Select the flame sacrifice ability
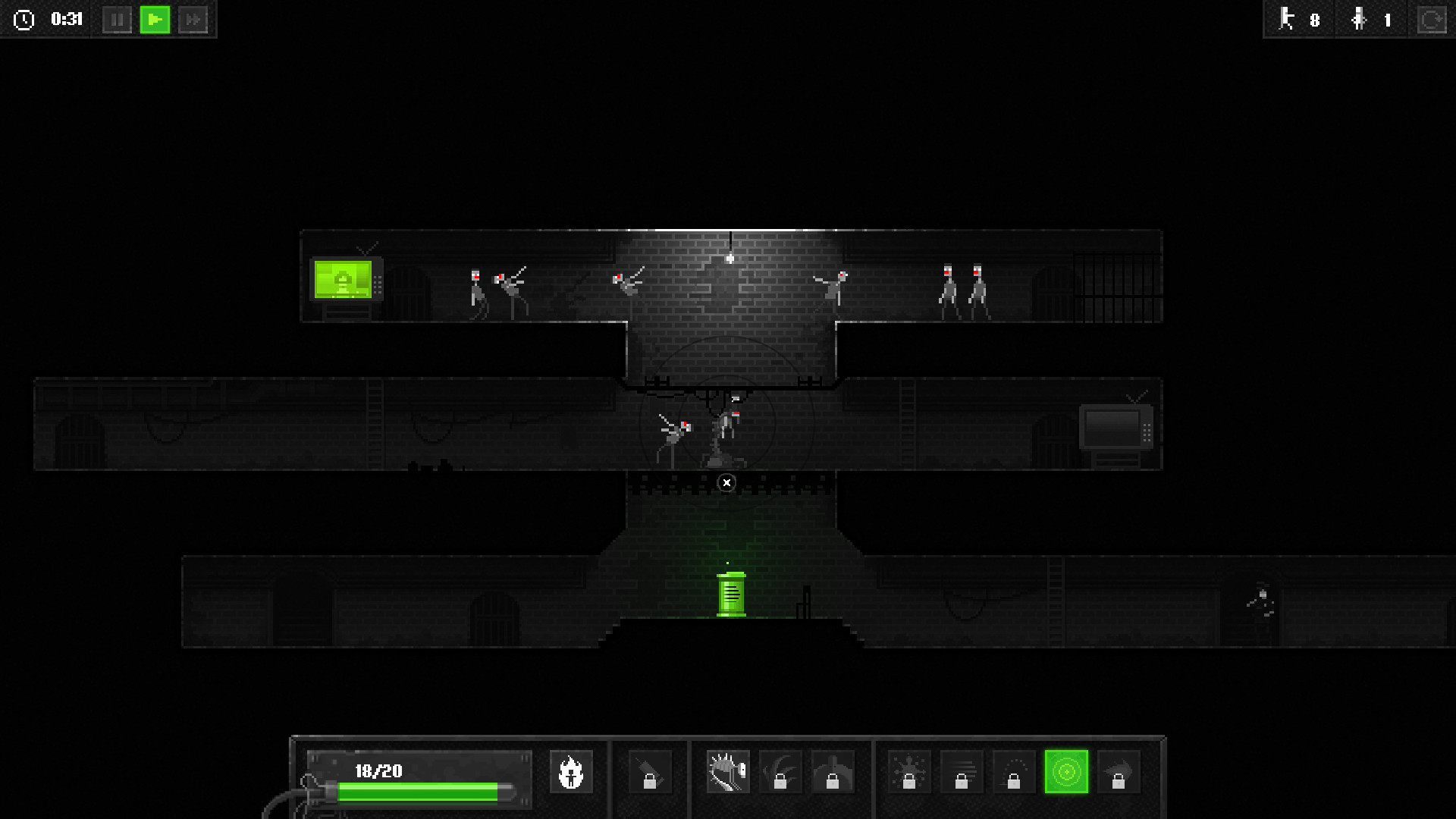Viewport: 1456px width, 819px height. (573, 772)
